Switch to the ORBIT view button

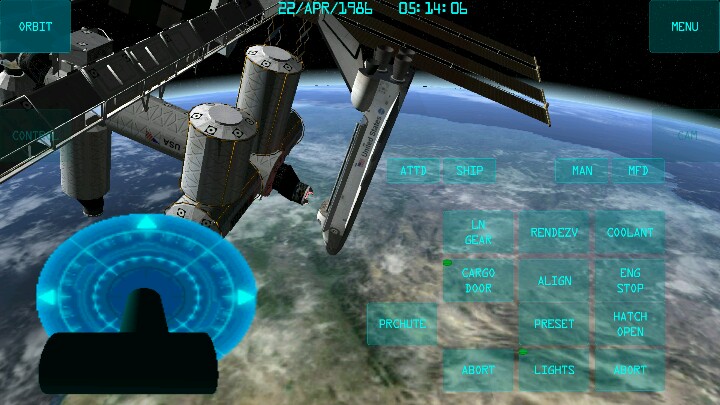pyautogui.click(x=35, y=27)
